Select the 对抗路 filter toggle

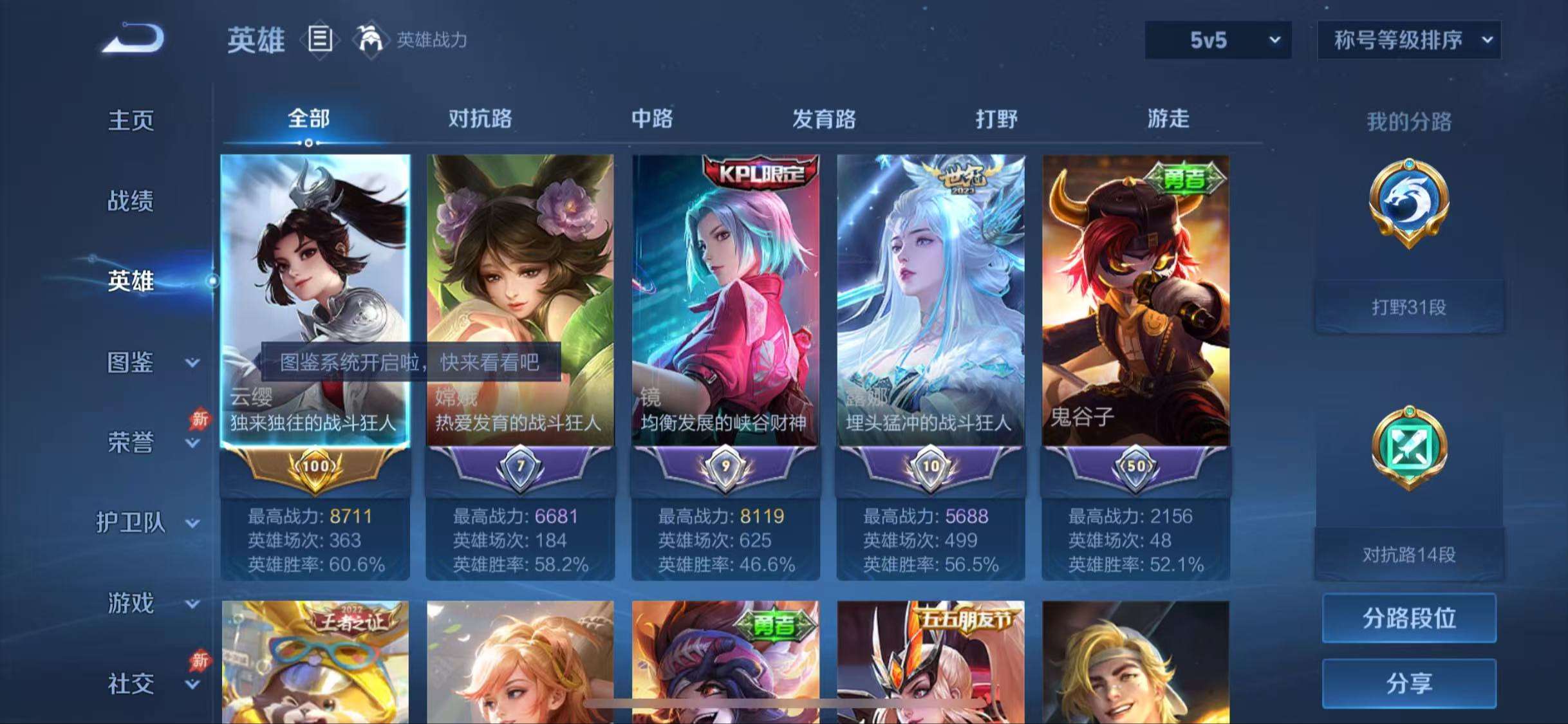(x=480, y=119)
